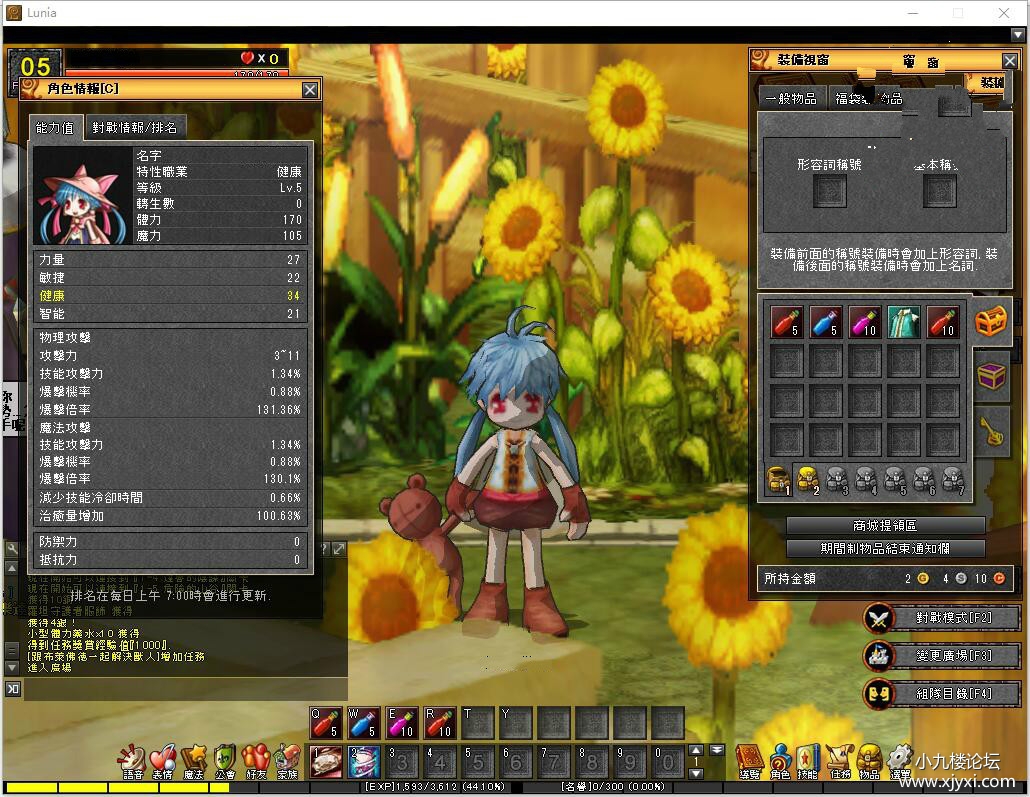
Task: Close the character info window
Action: point(310,90)
